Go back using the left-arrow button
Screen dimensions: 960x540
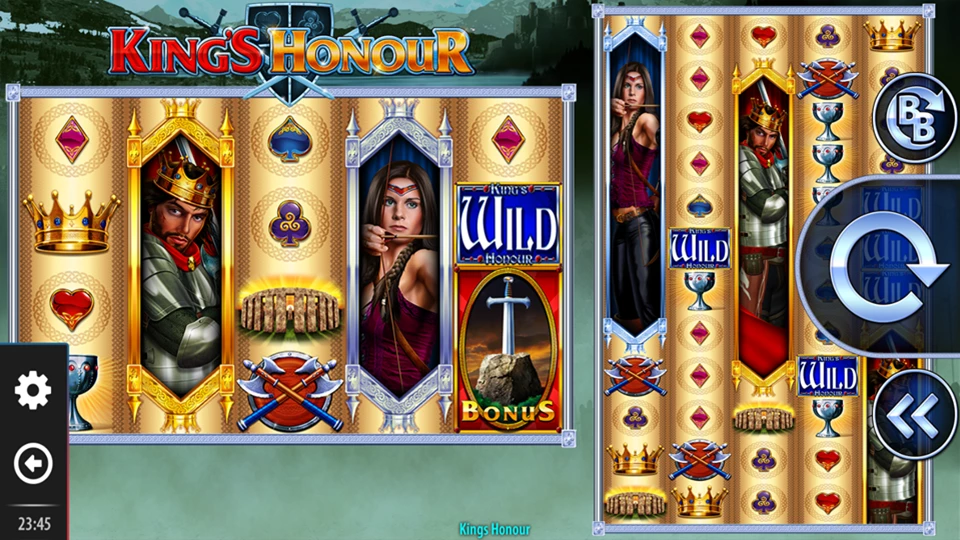pos(33,464)
